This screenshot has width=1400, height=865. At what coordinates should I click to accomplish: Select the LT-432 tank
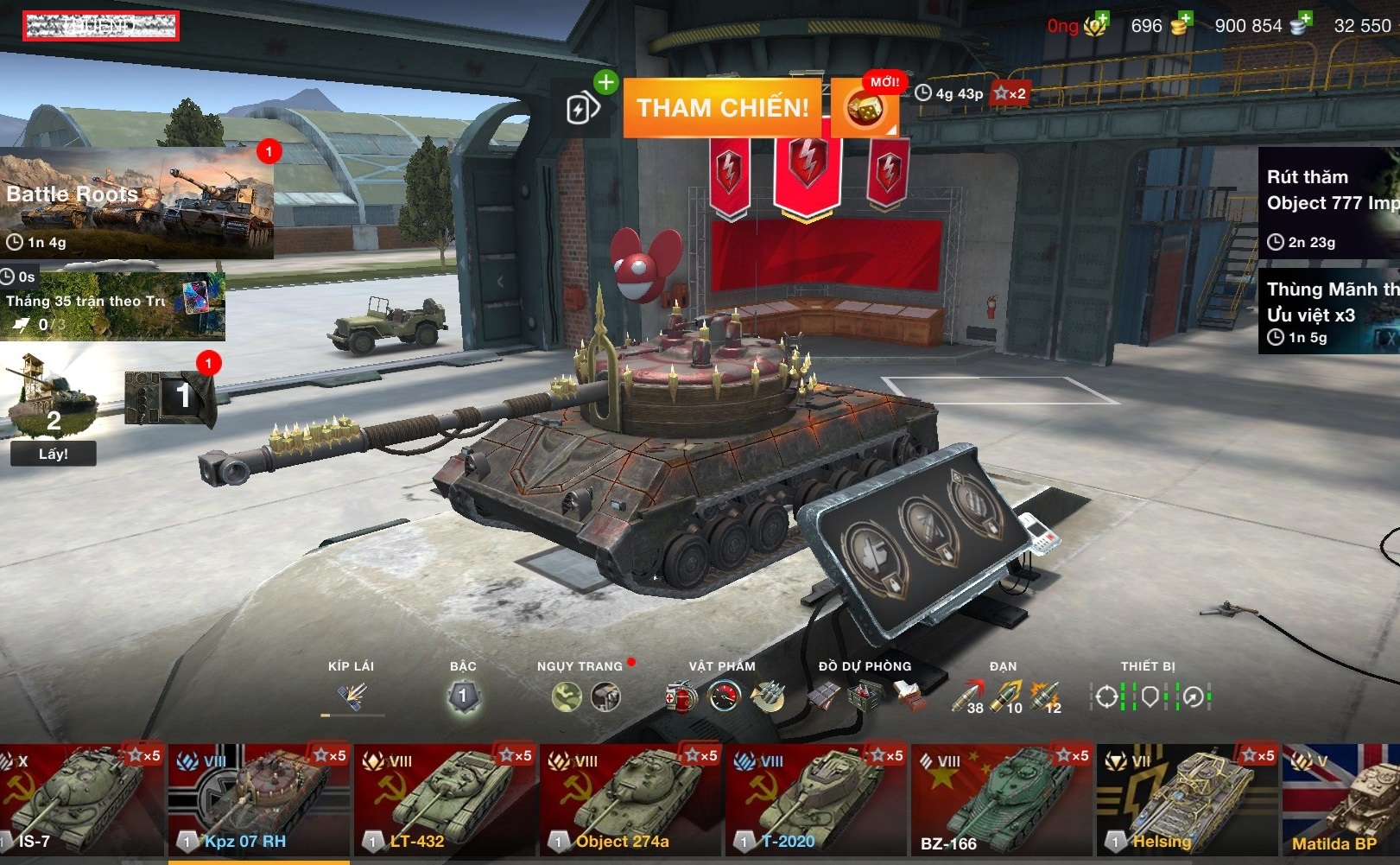pos(446,799)
